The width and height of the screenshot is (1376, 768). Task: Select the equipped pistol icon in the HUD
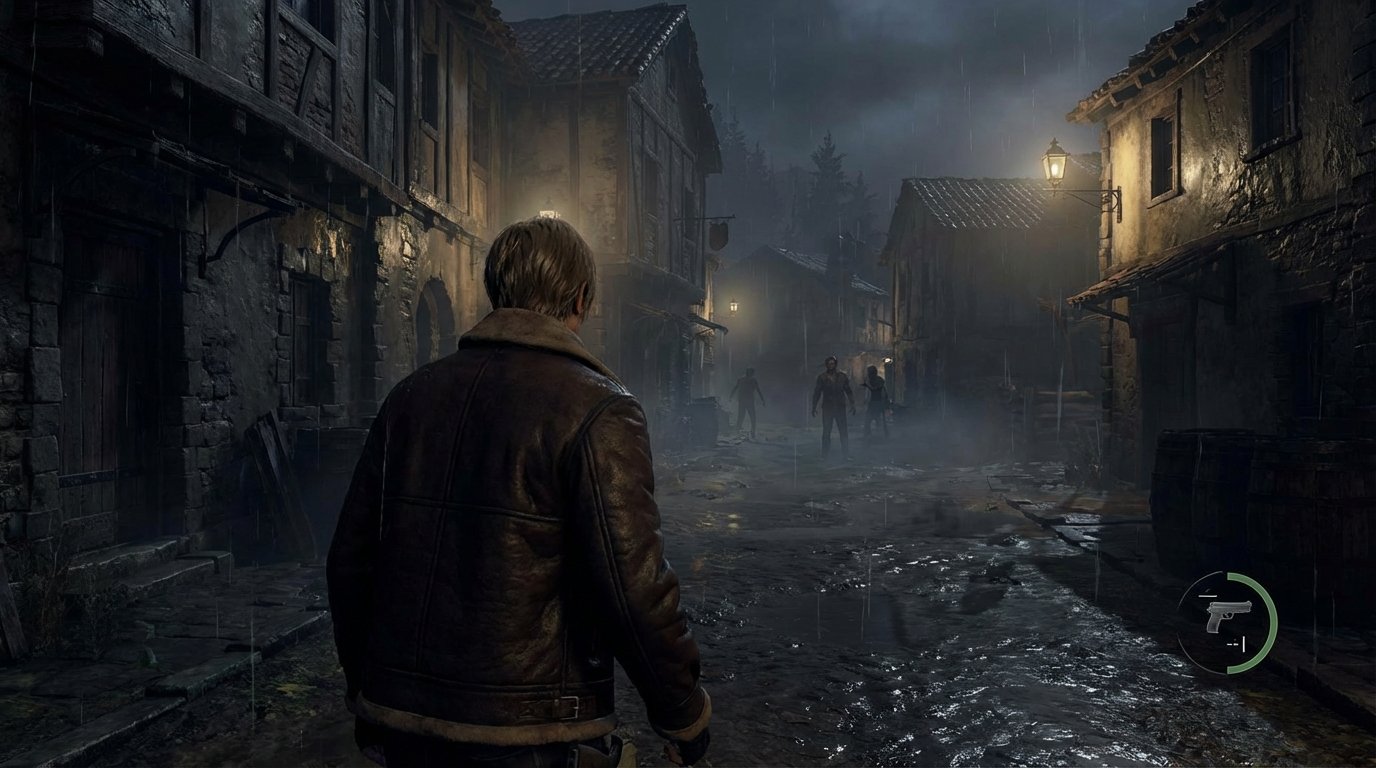click(1227, 617)
